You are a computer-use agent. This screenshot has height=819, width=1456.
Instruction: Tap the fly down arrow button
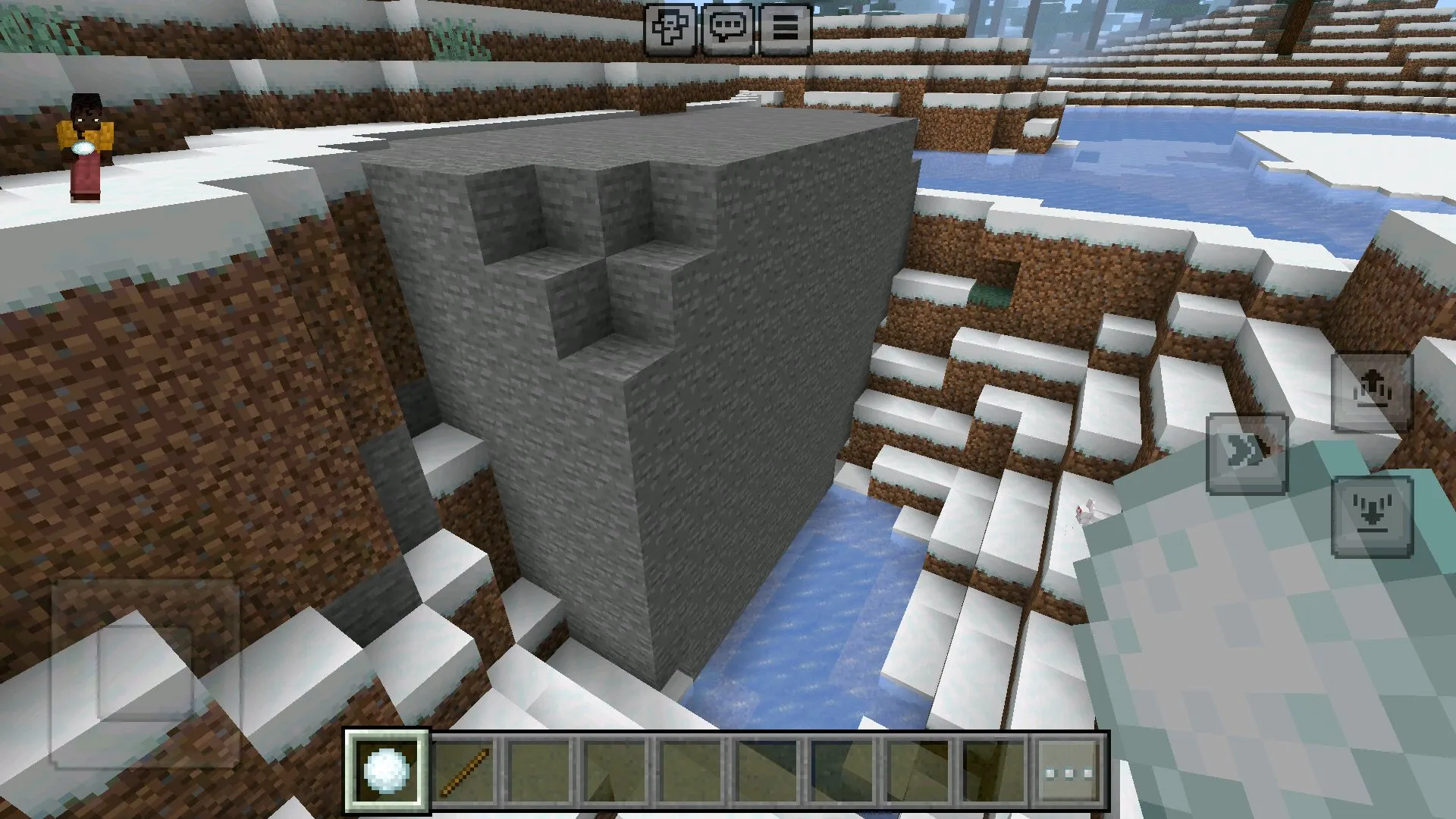[1372, 516]
